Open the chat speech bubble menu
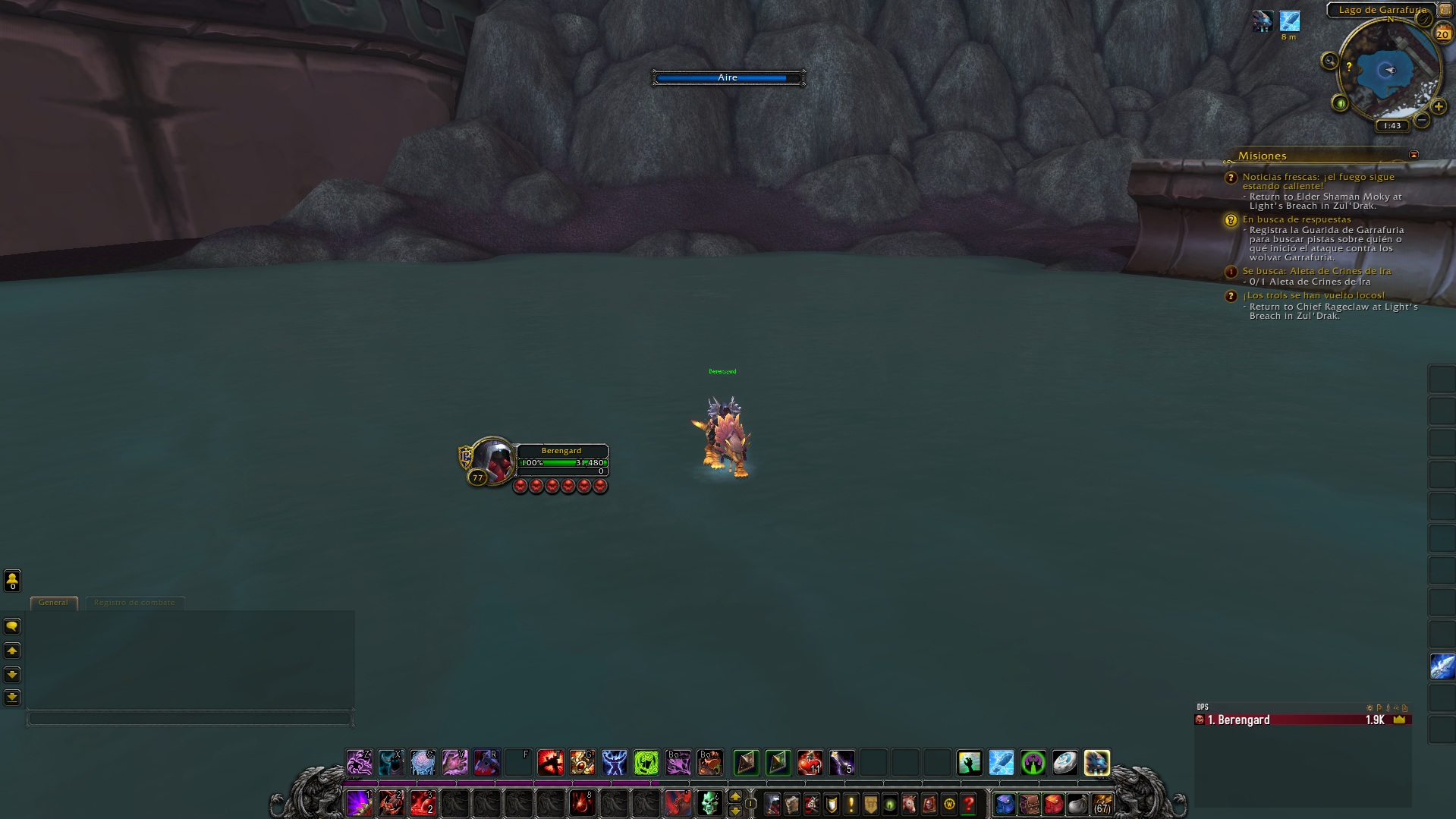Image resolution: width=1456 pixels, height=819 pixels. coord(12,626)
